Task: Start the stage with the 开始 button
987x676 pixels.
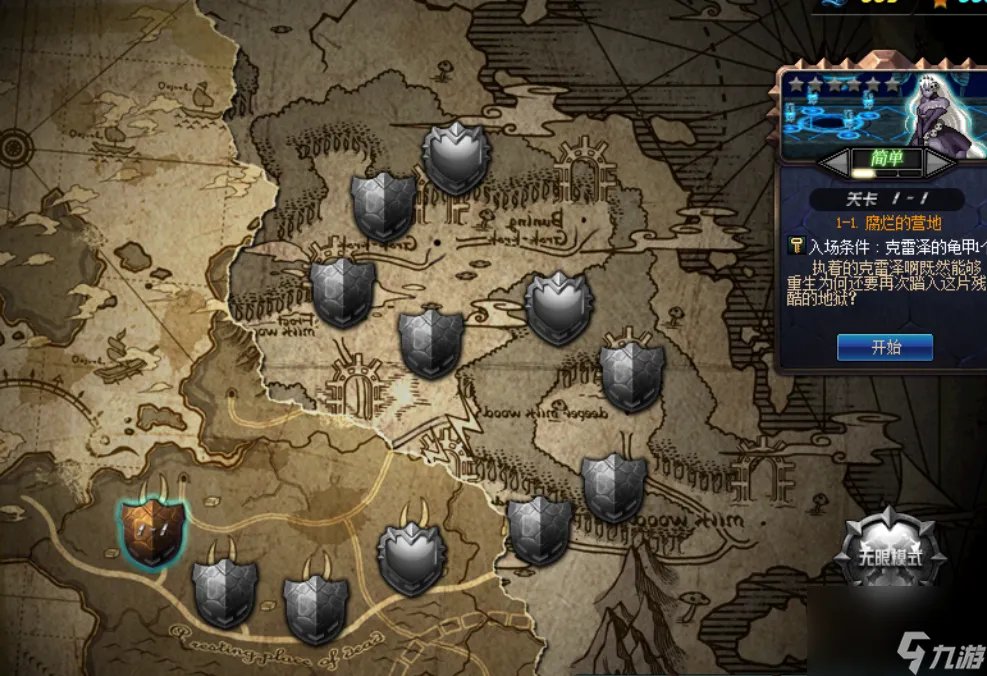Action: click(x=884, y=347)
